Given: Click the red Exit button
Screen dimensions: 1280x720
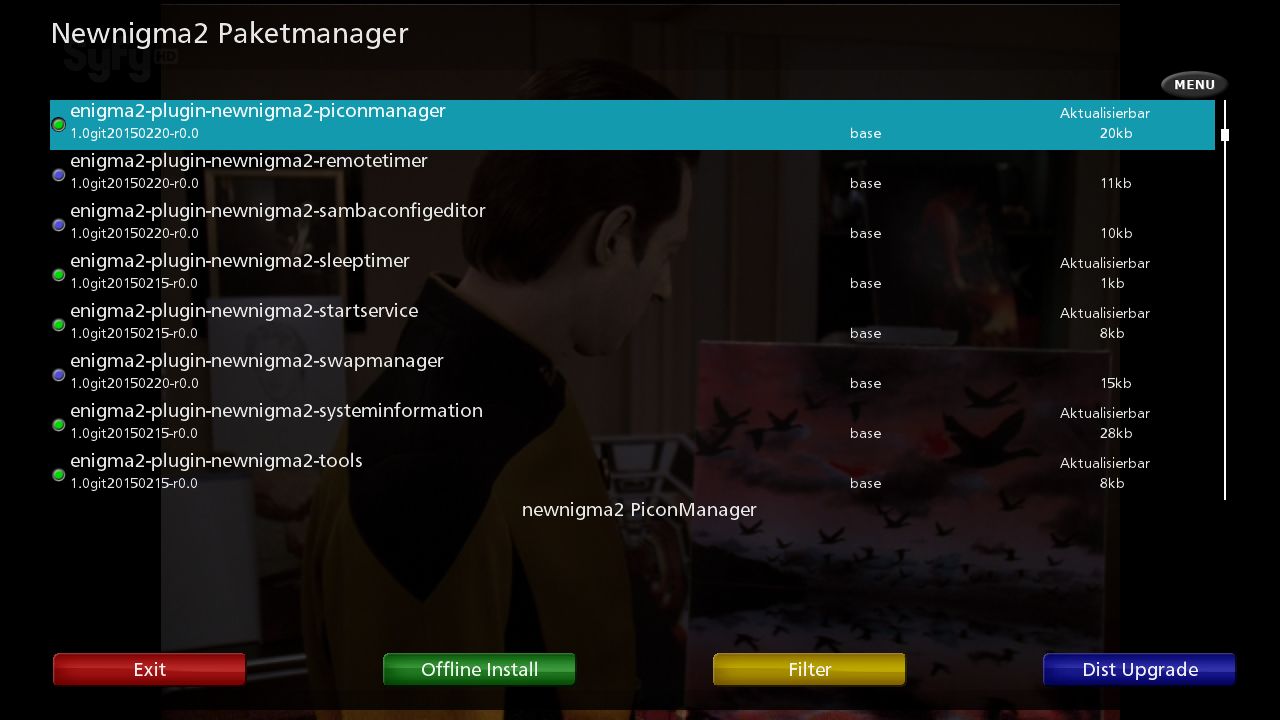Looking at the screenshot, I should 149,669.
